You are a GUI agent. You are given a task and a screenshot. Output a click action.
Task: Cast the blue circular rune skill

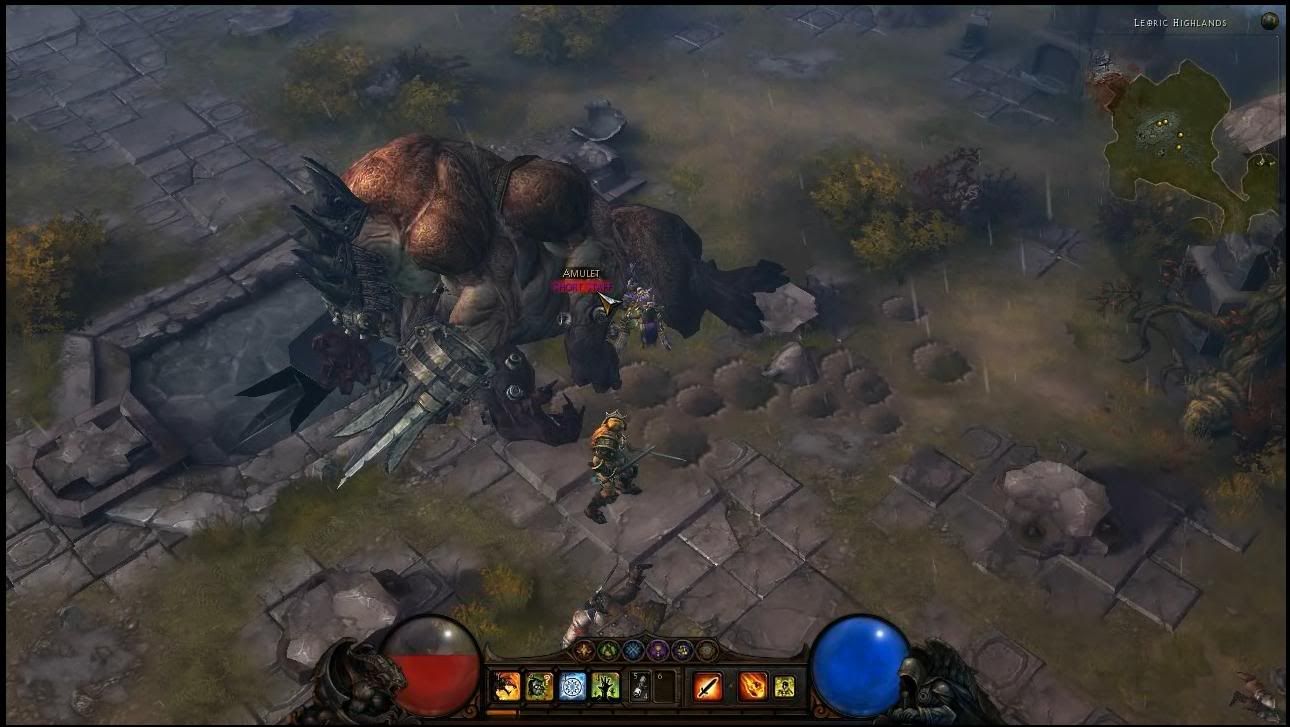pos(573,686)
